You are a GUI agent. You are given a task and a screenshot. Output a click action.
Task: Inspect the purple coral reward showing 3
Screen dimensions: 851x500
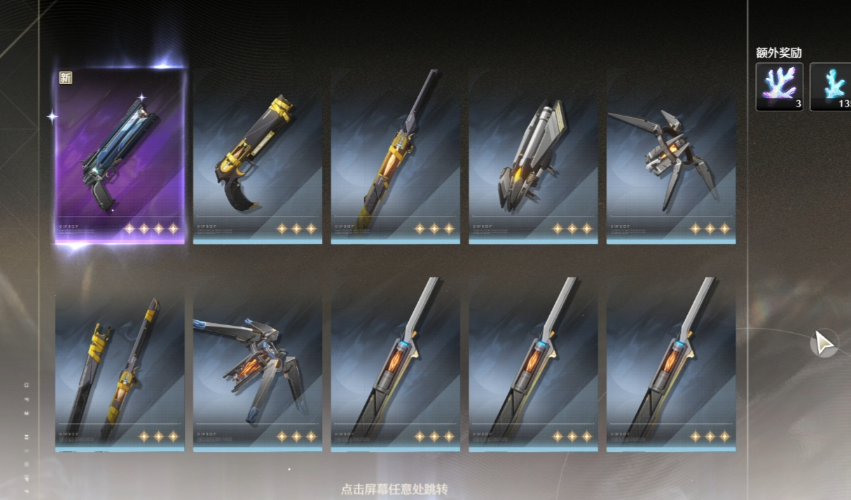[779, 86]
